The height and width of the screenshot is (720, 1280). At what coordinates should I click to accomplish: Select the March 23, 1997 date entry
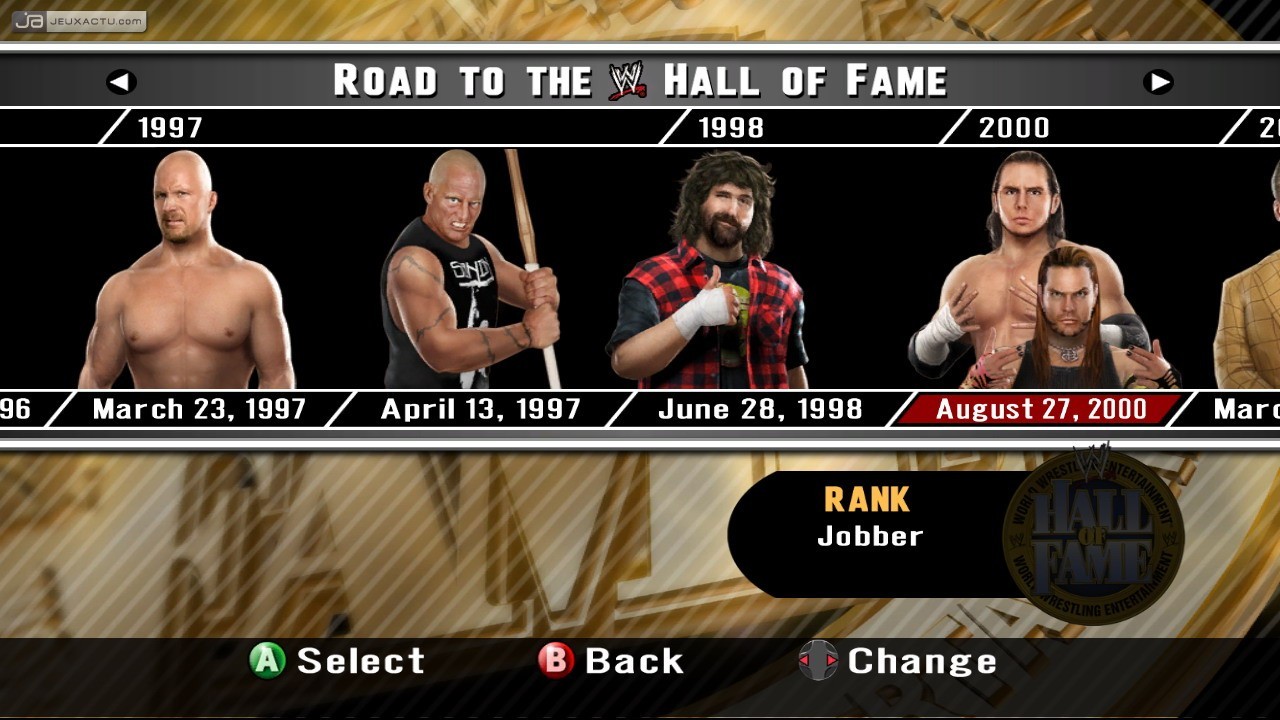click(x=197, y=409)
